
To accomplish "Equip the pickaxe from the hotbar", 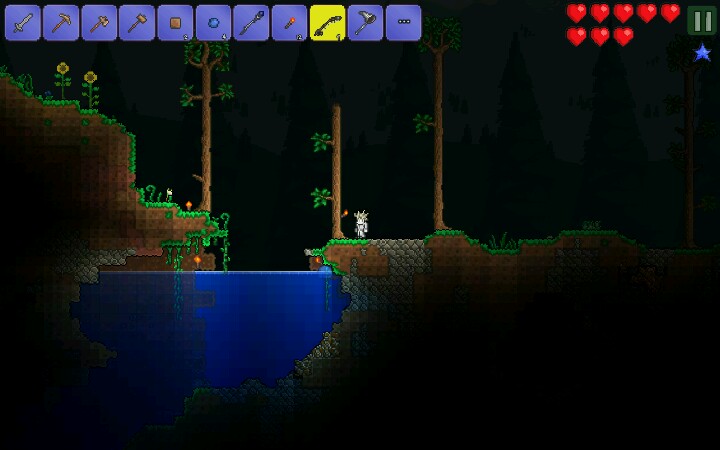I will [60, 22].
